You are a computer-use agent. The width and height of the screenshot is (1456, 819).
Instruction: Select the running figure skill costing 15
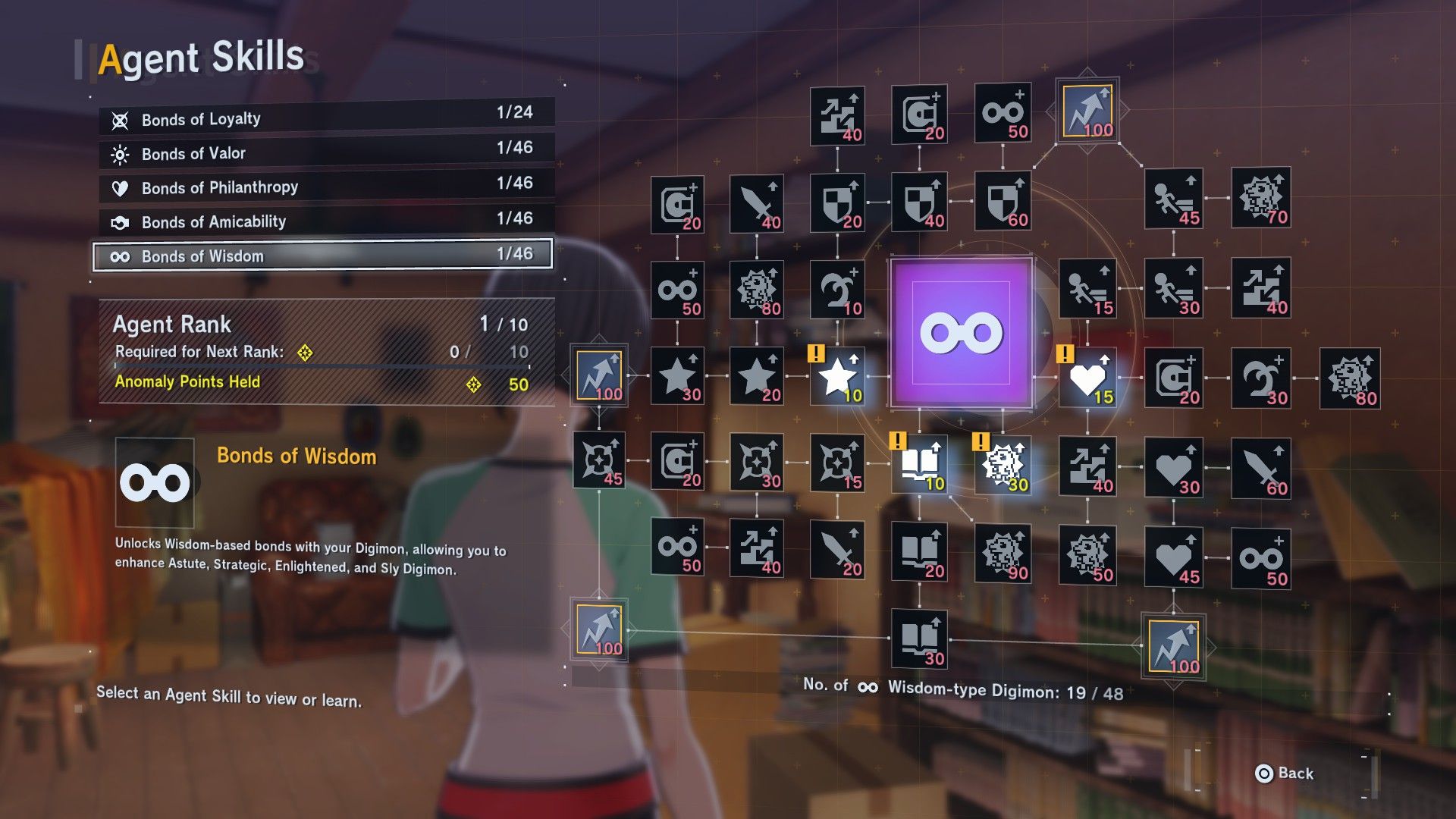pos(1087,289)
